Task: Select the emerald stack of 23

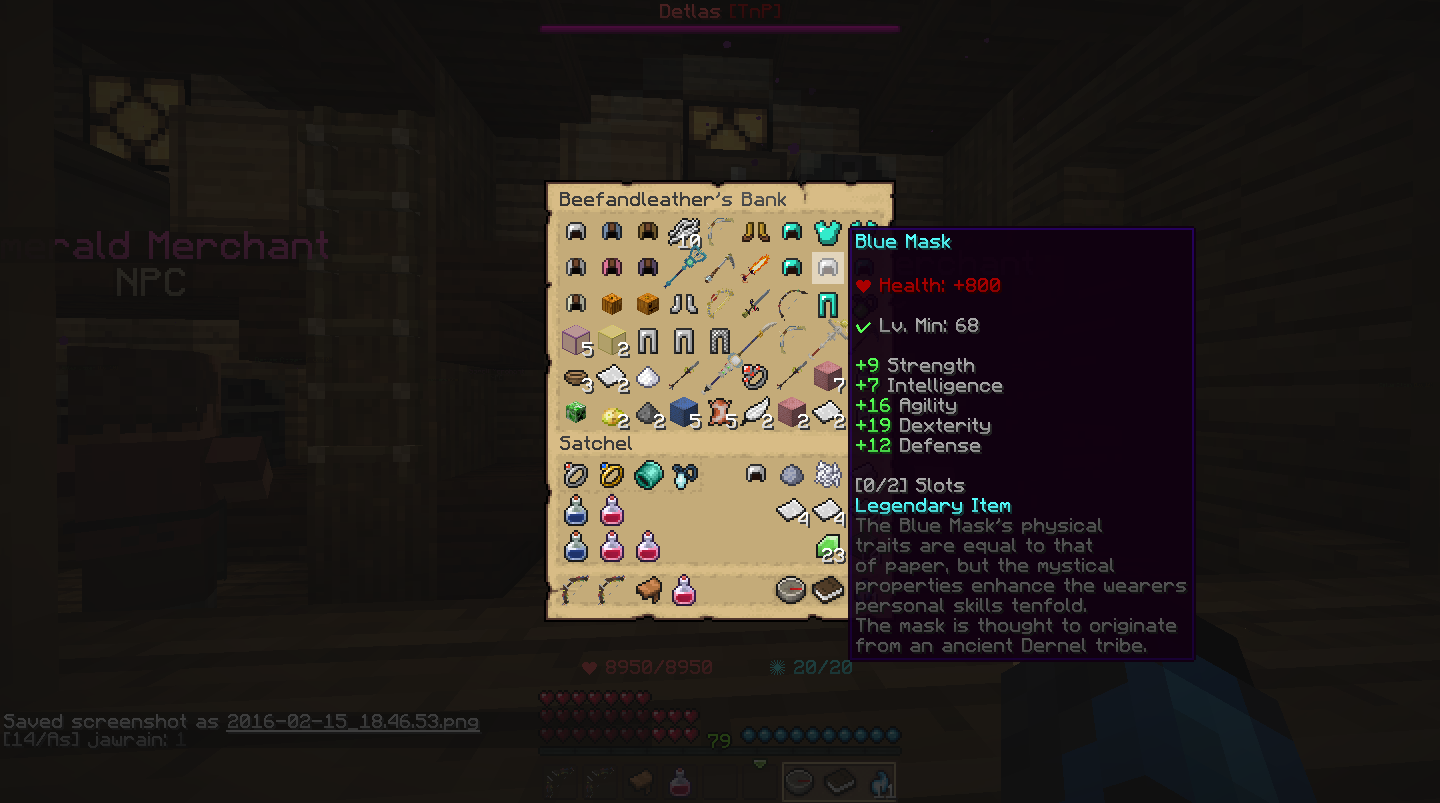Action: point(829,548)
